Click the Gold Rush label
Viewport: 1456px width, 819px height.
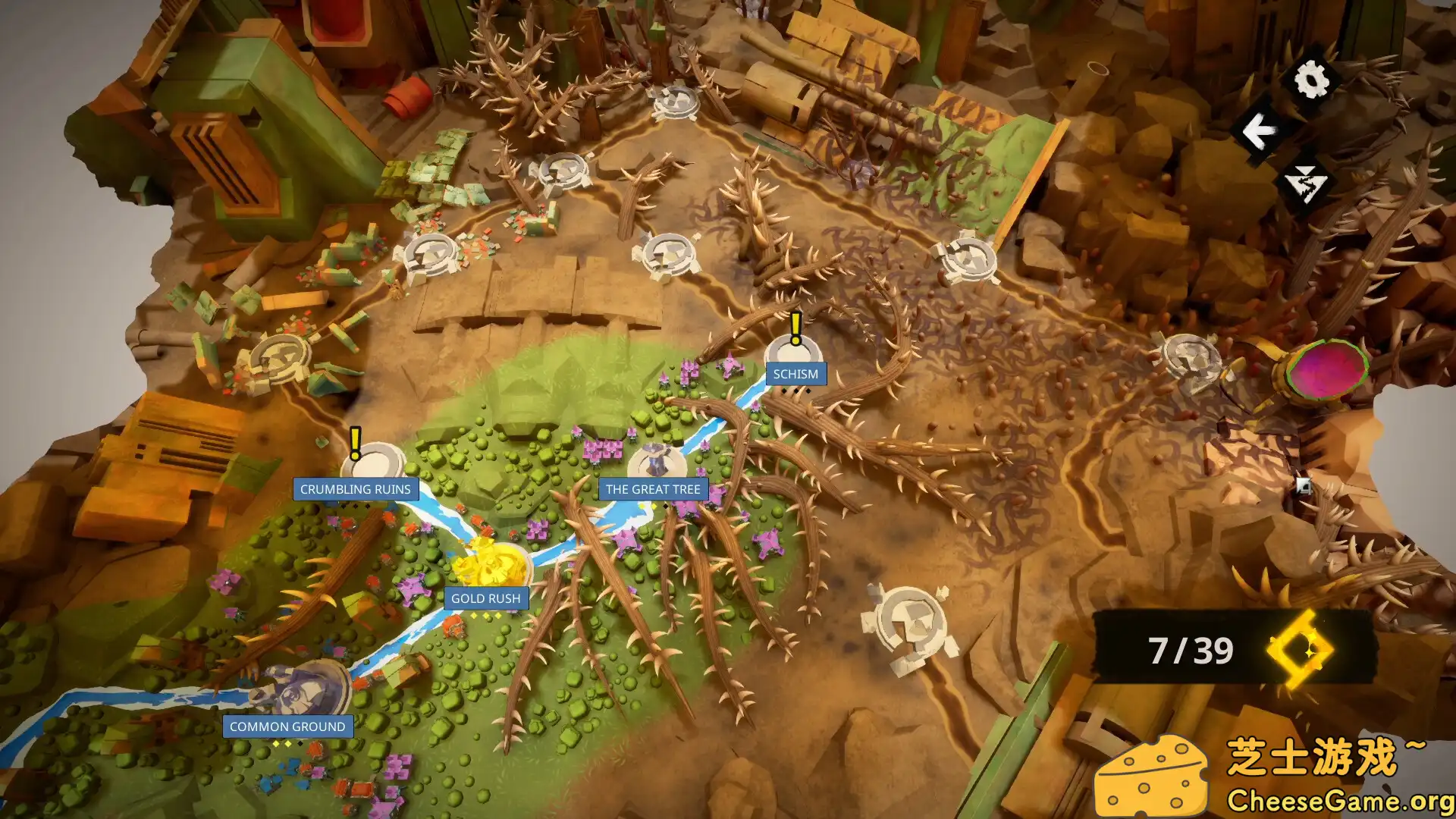[486, 598]
